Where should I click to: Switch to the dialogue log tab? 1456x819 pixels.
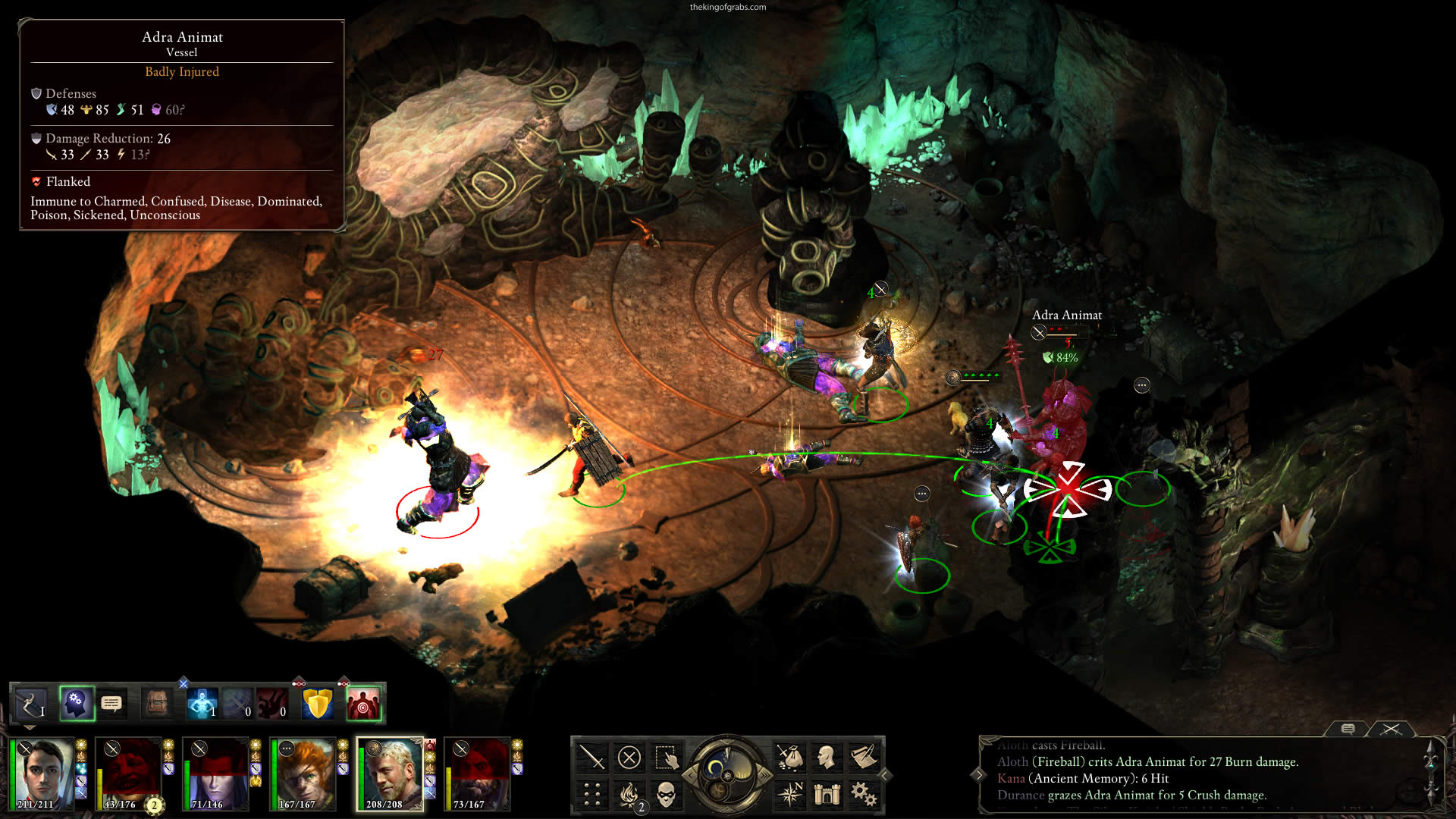click(x=1348, y=729)
